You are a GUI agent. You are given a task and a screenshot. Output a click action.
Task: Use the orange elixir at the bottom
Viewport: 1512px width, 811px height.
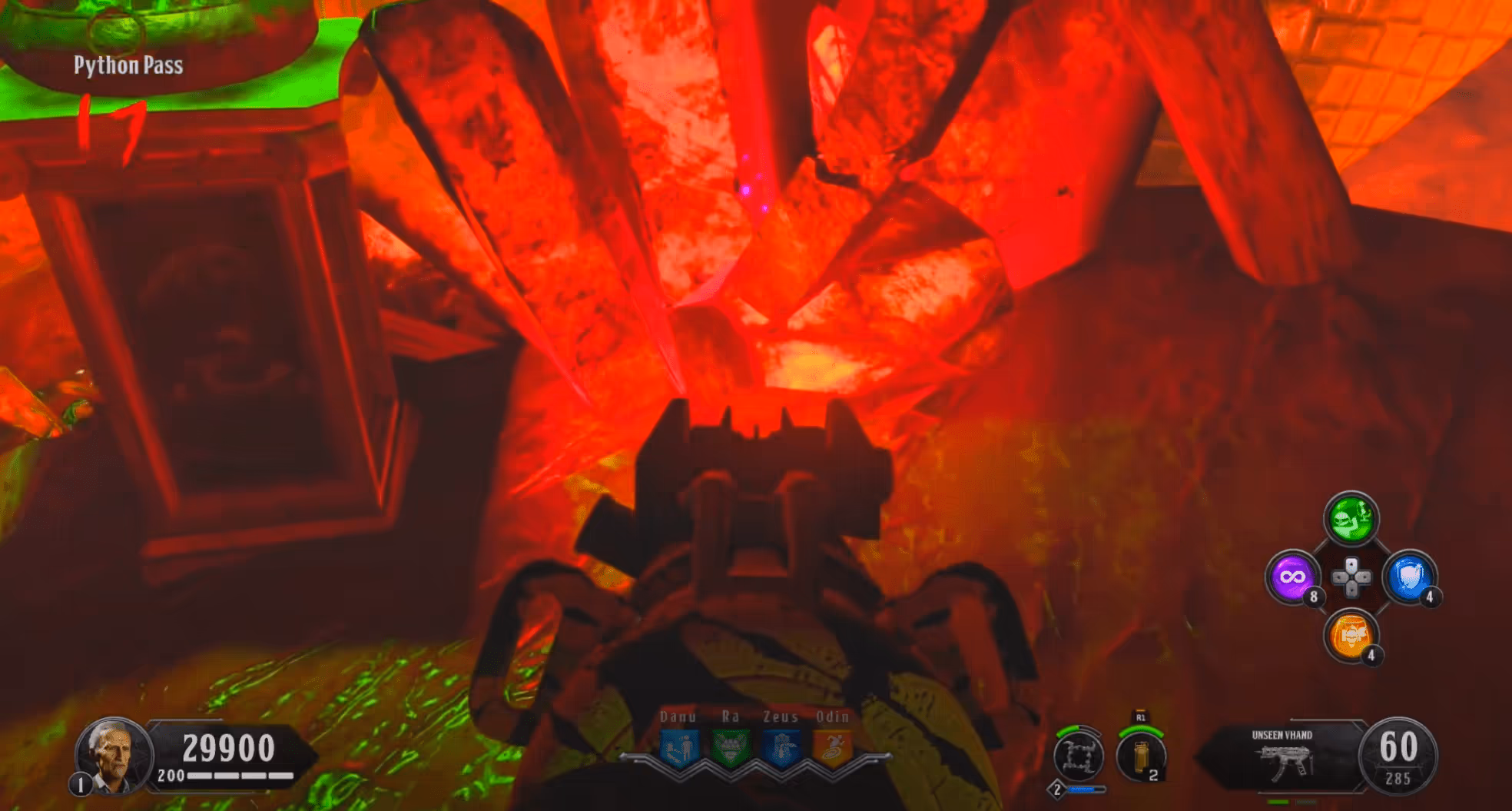pyautogui.click(x=1350, y=635)
